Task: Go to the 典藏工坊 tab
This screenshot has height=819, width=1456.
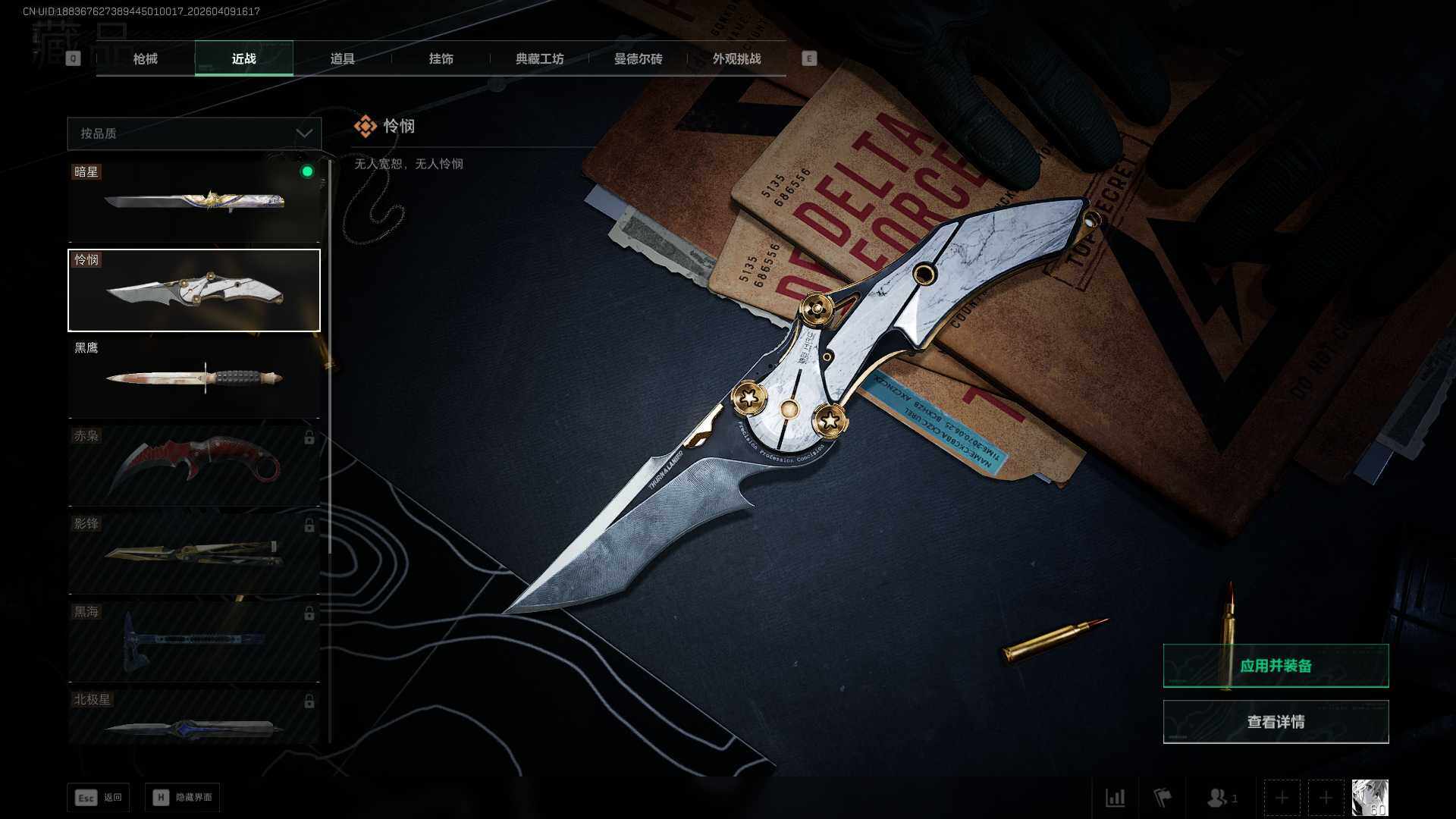Action: [539, 58]
